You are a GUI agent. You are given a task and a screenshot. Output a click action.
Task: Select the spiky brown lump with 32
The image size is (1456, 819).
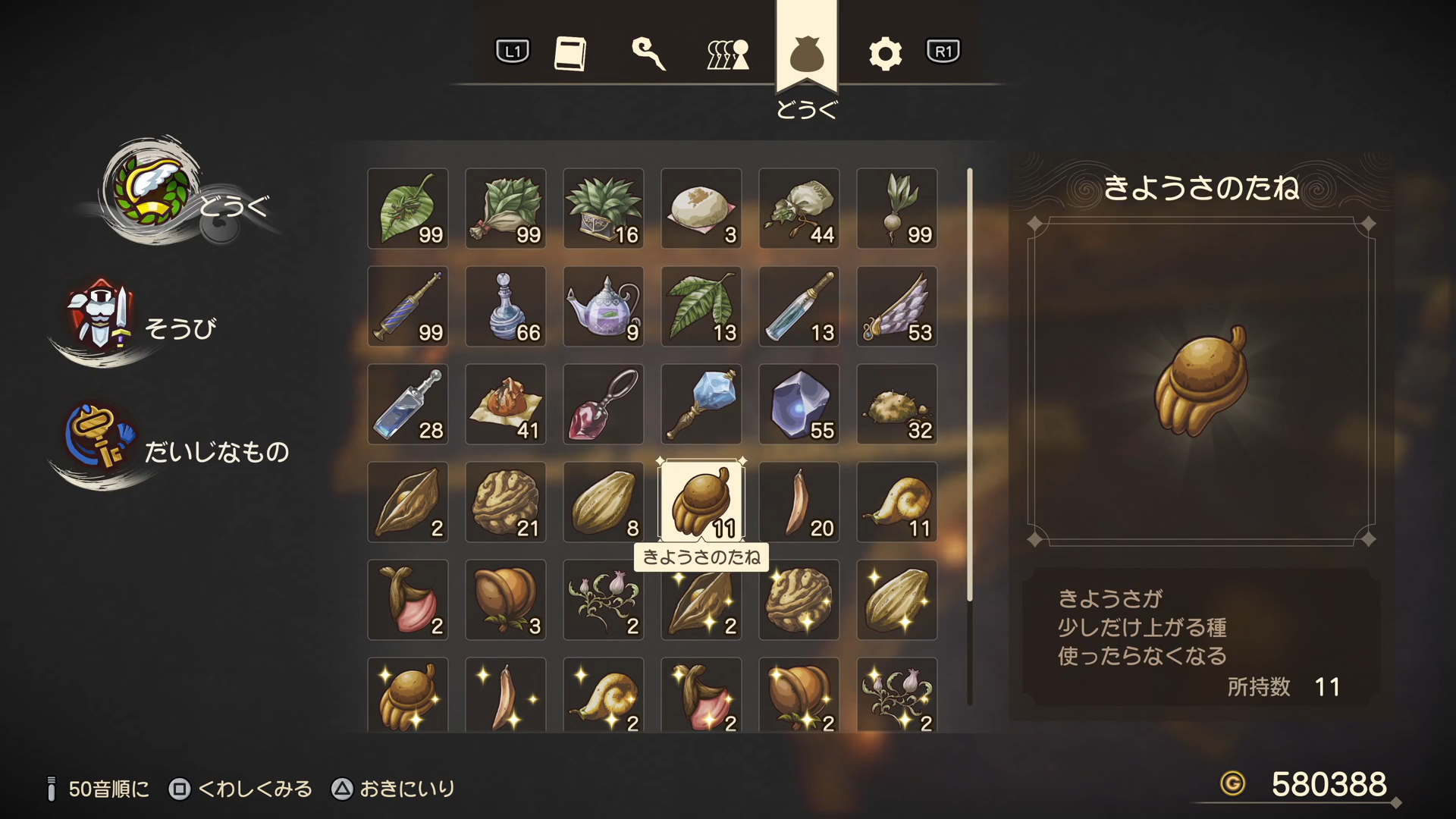(897, 404)
